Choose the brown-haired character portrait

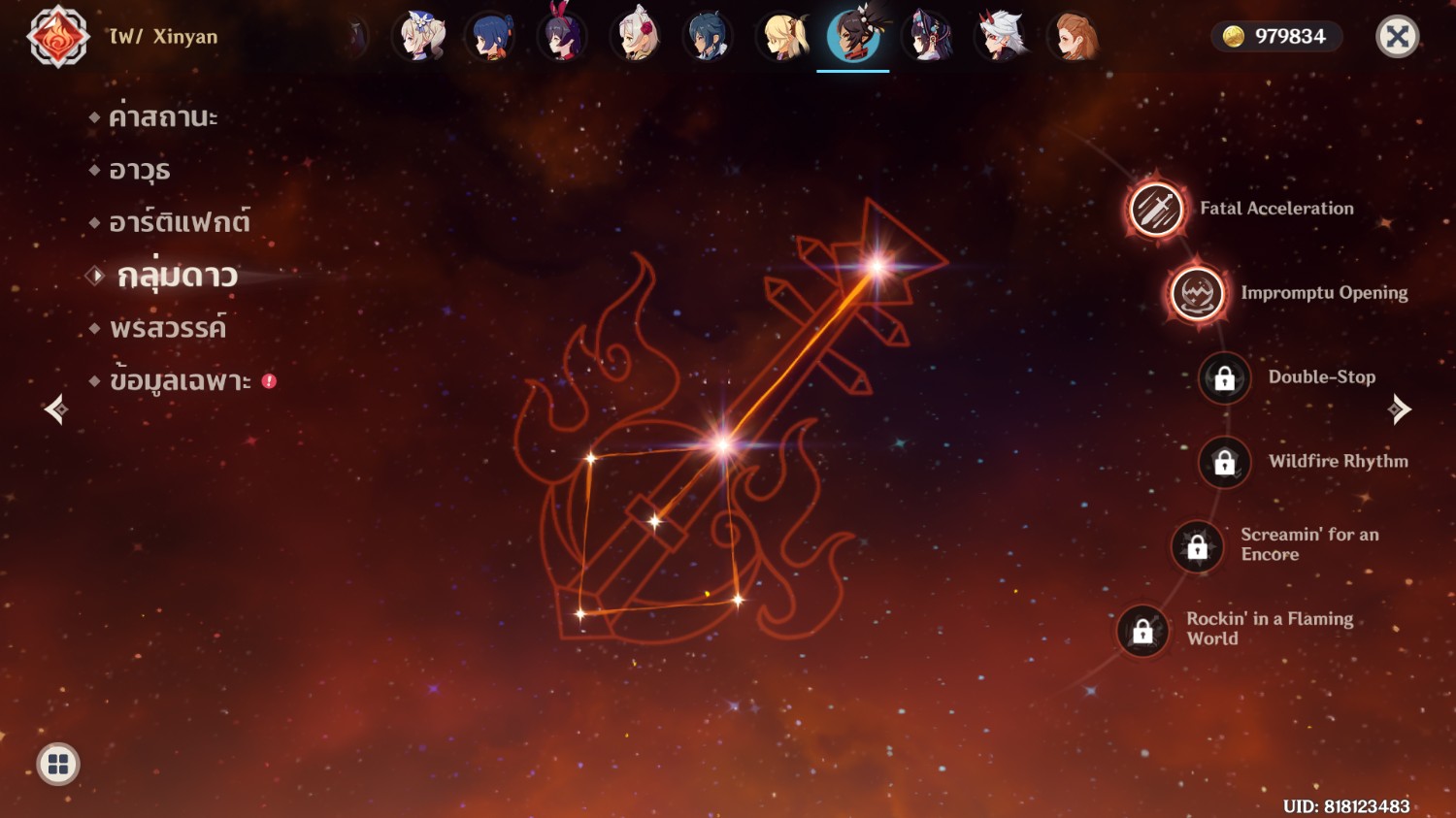(1074, 37)
